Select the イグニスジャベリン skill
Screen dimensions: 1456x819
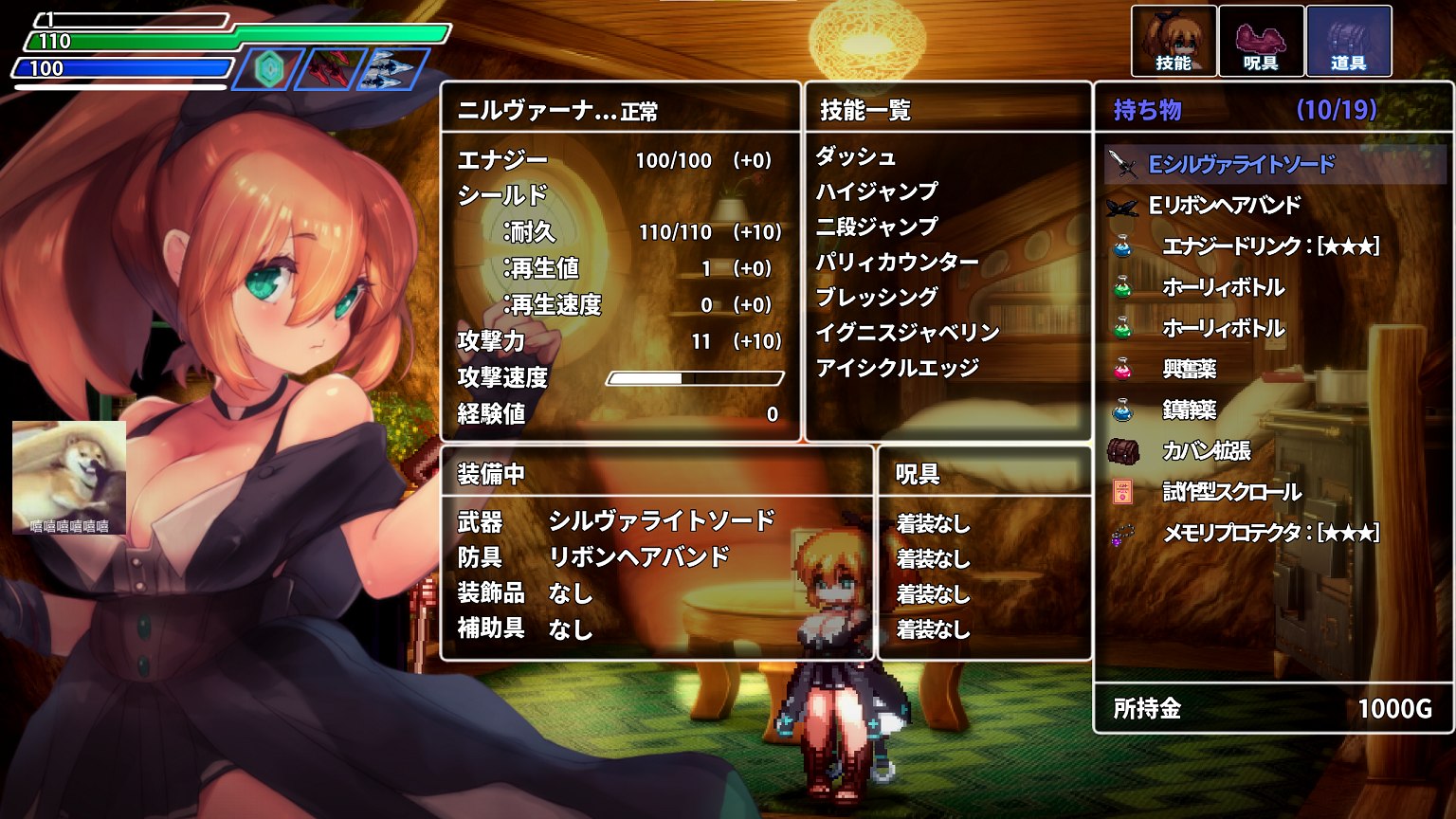[x=907, y=332]
